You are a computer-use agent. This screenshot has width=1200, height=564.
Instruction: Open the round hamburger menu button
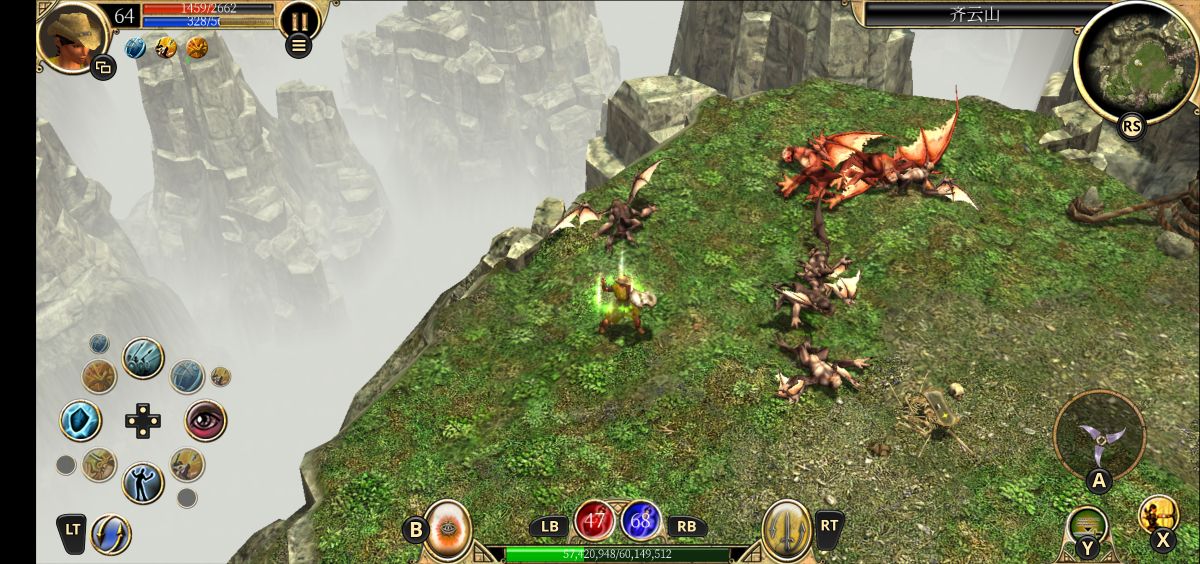[x=298, y=44]
